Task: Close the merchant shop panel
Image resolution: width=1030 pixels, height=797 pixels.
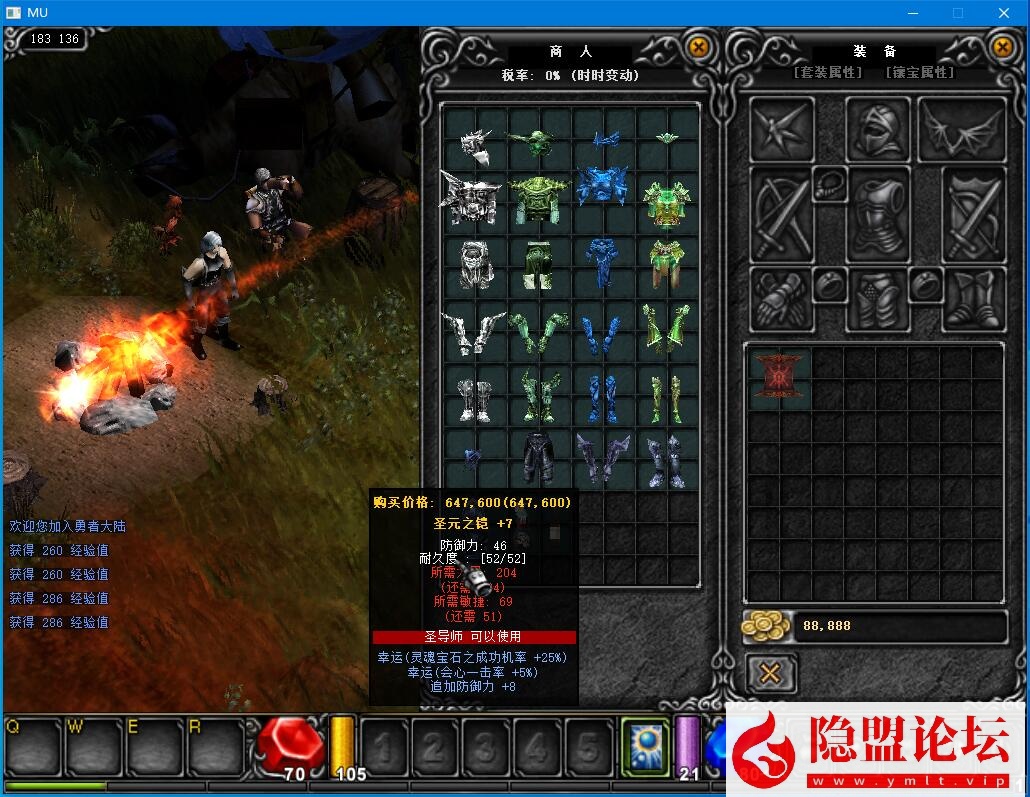Action: click(x=698, y=47)
